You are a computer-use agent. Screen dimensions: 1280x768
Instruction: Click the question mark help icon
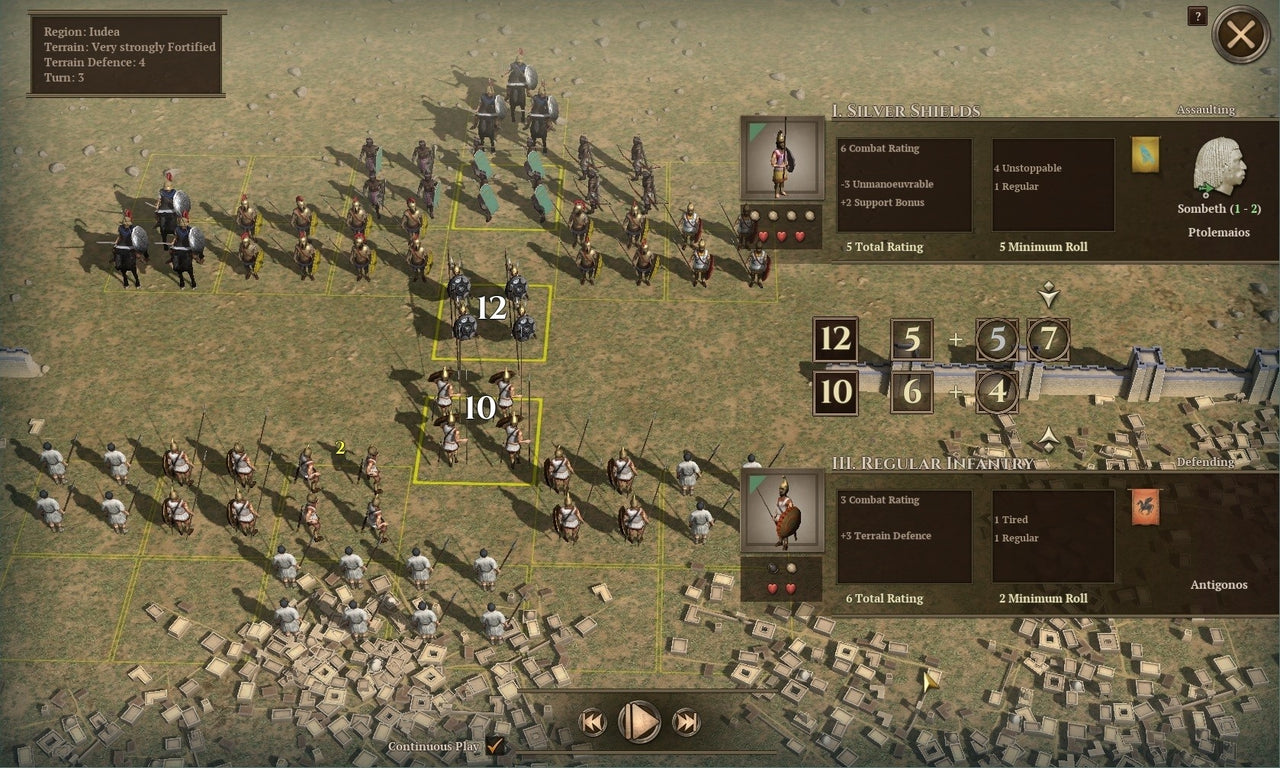pos(1196,16)
